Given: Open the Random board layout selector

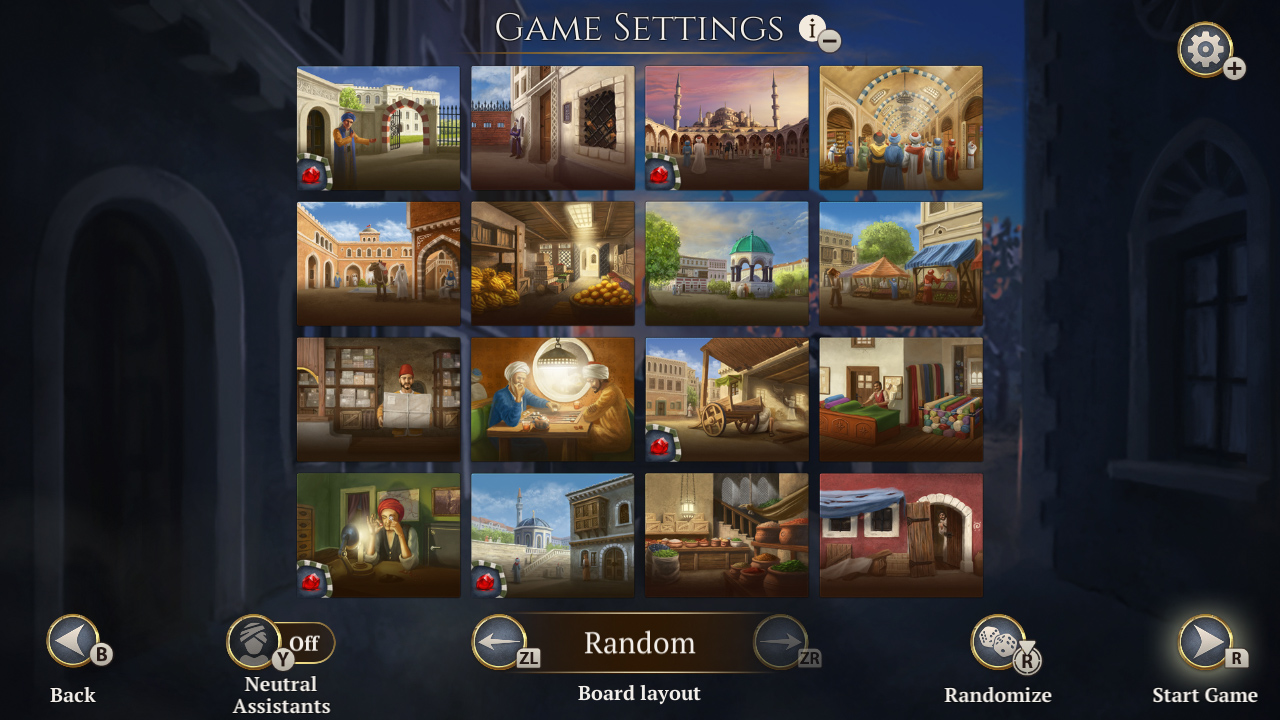Looking at the screenshot, I should click(641, 644).
